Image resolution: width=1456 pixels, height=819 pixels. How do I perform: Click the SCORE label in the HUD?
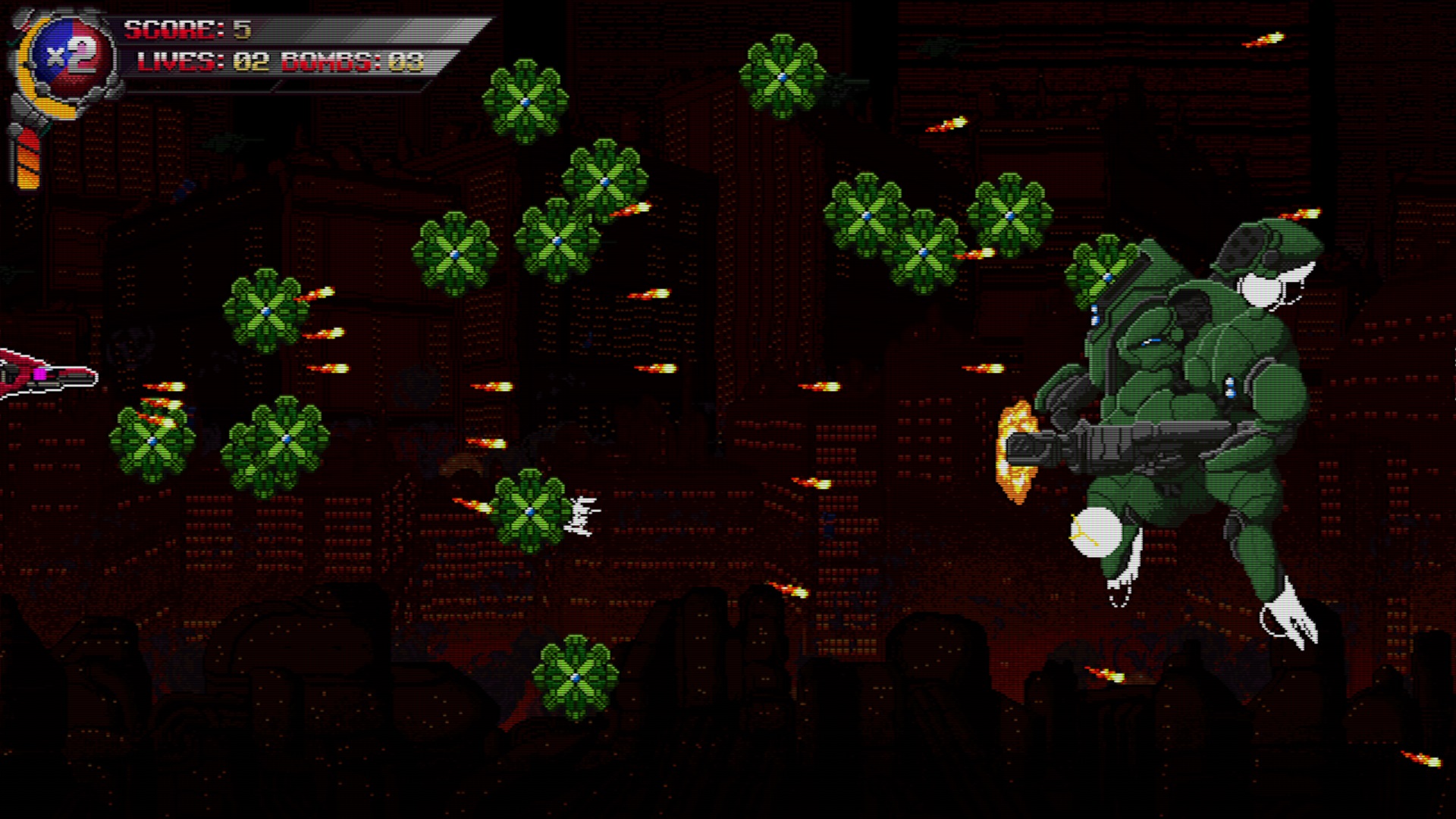171,30
